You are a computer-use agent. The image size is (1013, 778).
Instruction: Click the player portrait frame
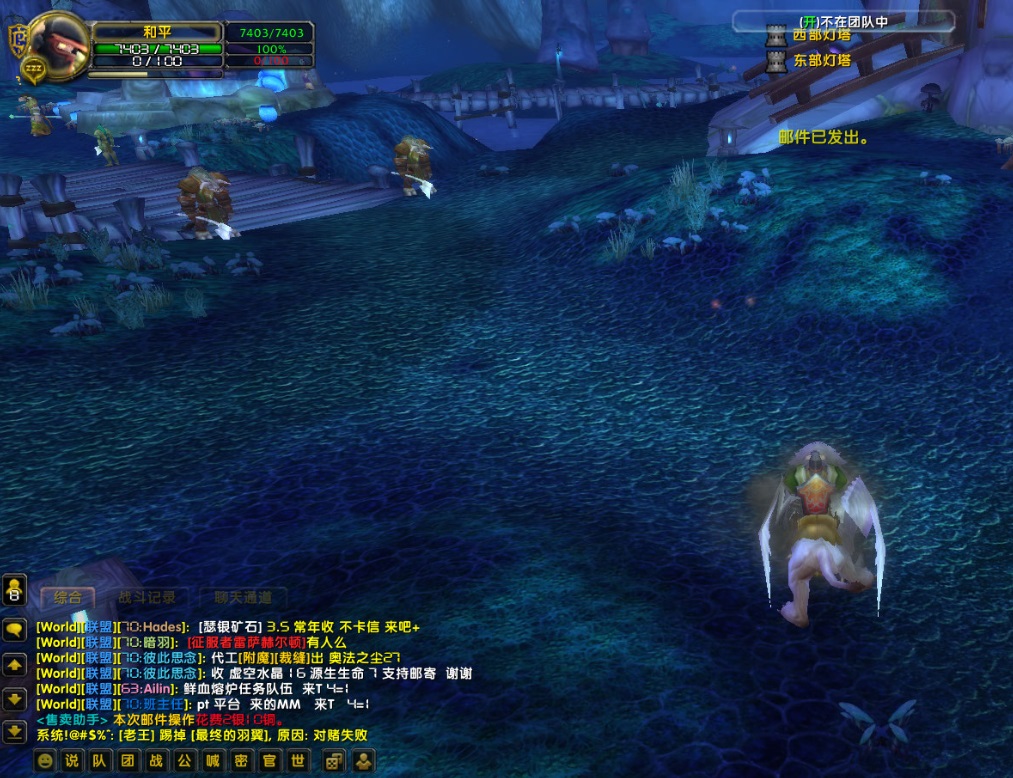[60, 43]
